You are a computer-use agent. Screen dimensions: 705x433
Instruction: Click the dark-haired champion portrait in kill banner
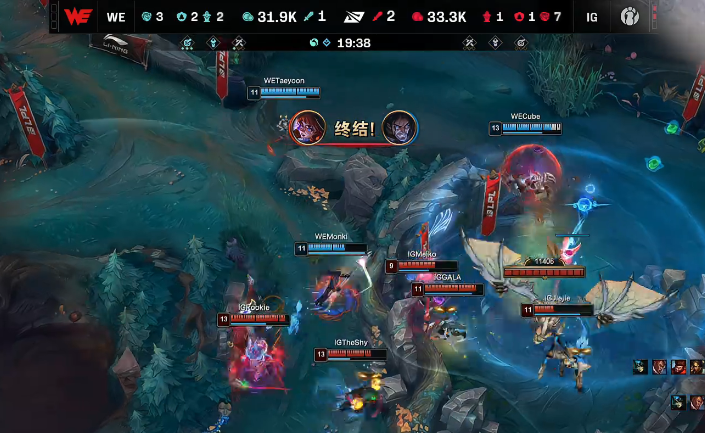click(x=399, y=128)
